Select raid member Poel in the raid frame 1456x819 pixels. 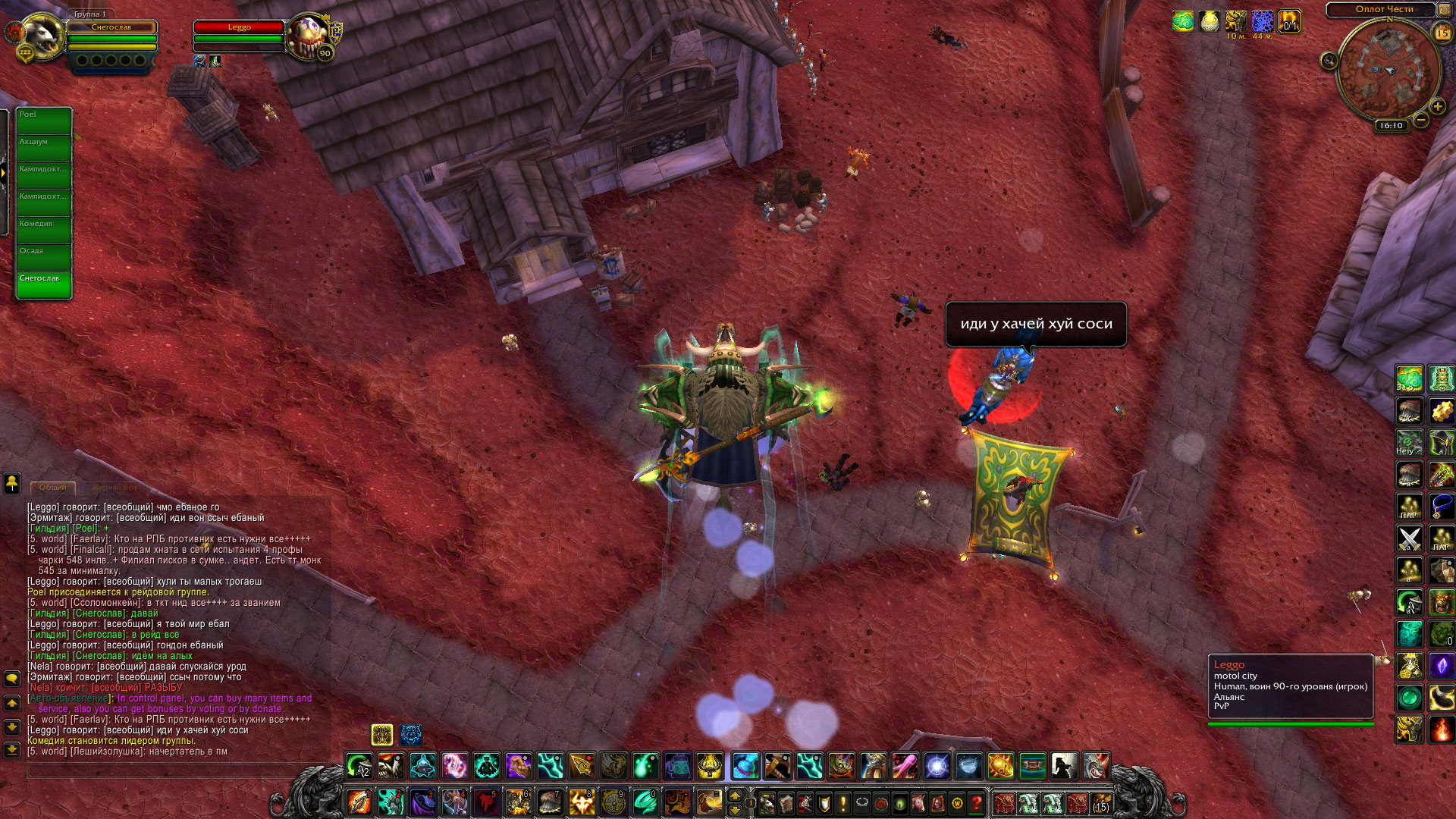click(44, 121)
